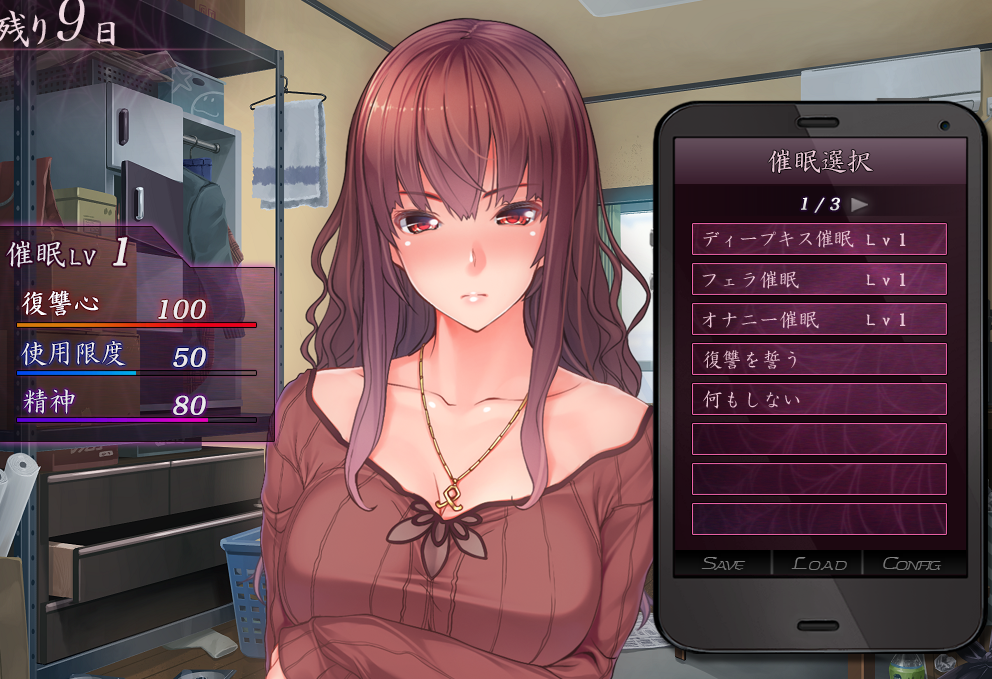
Task: Open the Config settings
Action: 911,564
